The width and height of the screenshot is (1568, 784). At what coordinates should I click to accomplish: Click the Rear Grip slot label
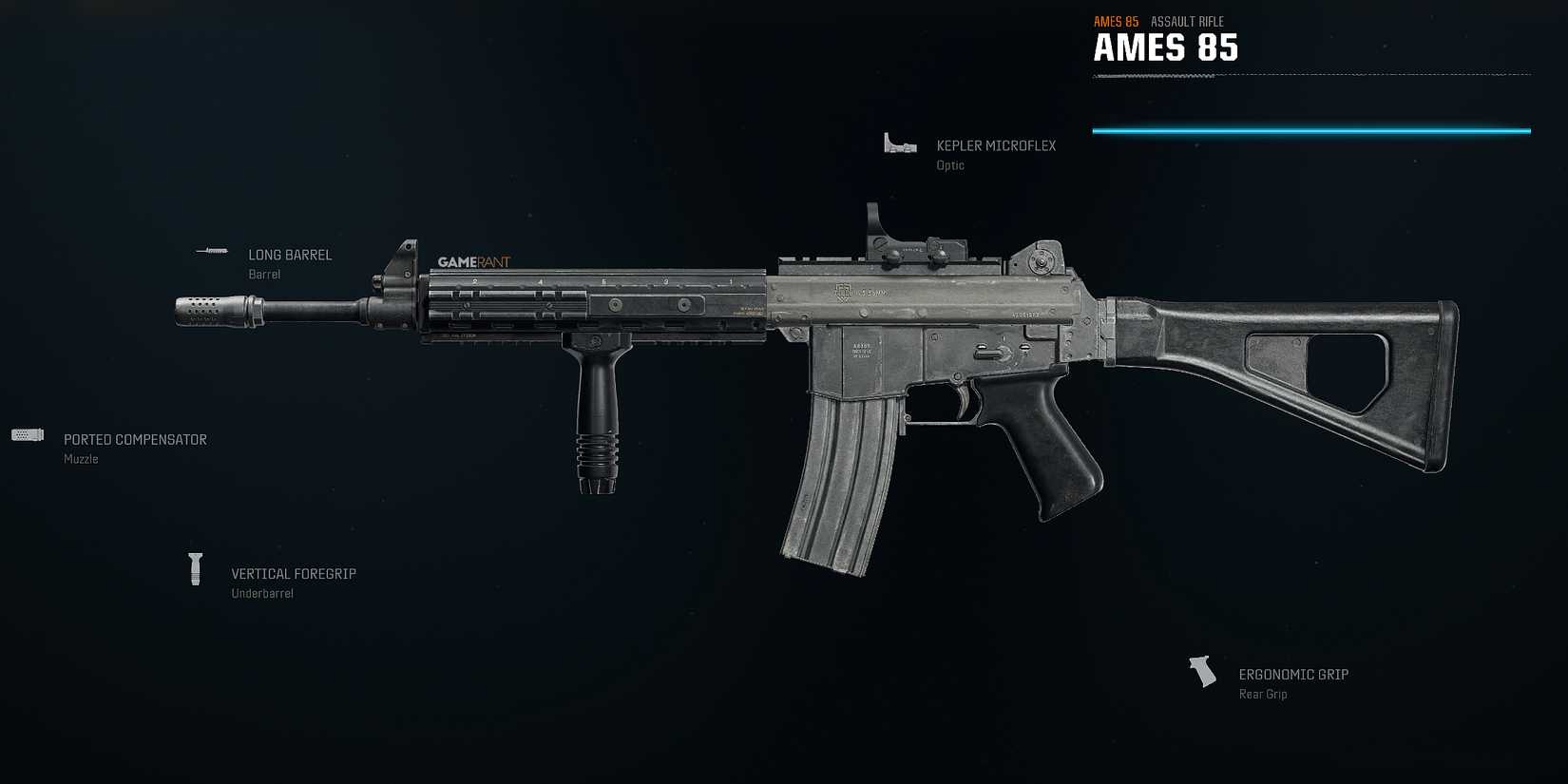1262,694
